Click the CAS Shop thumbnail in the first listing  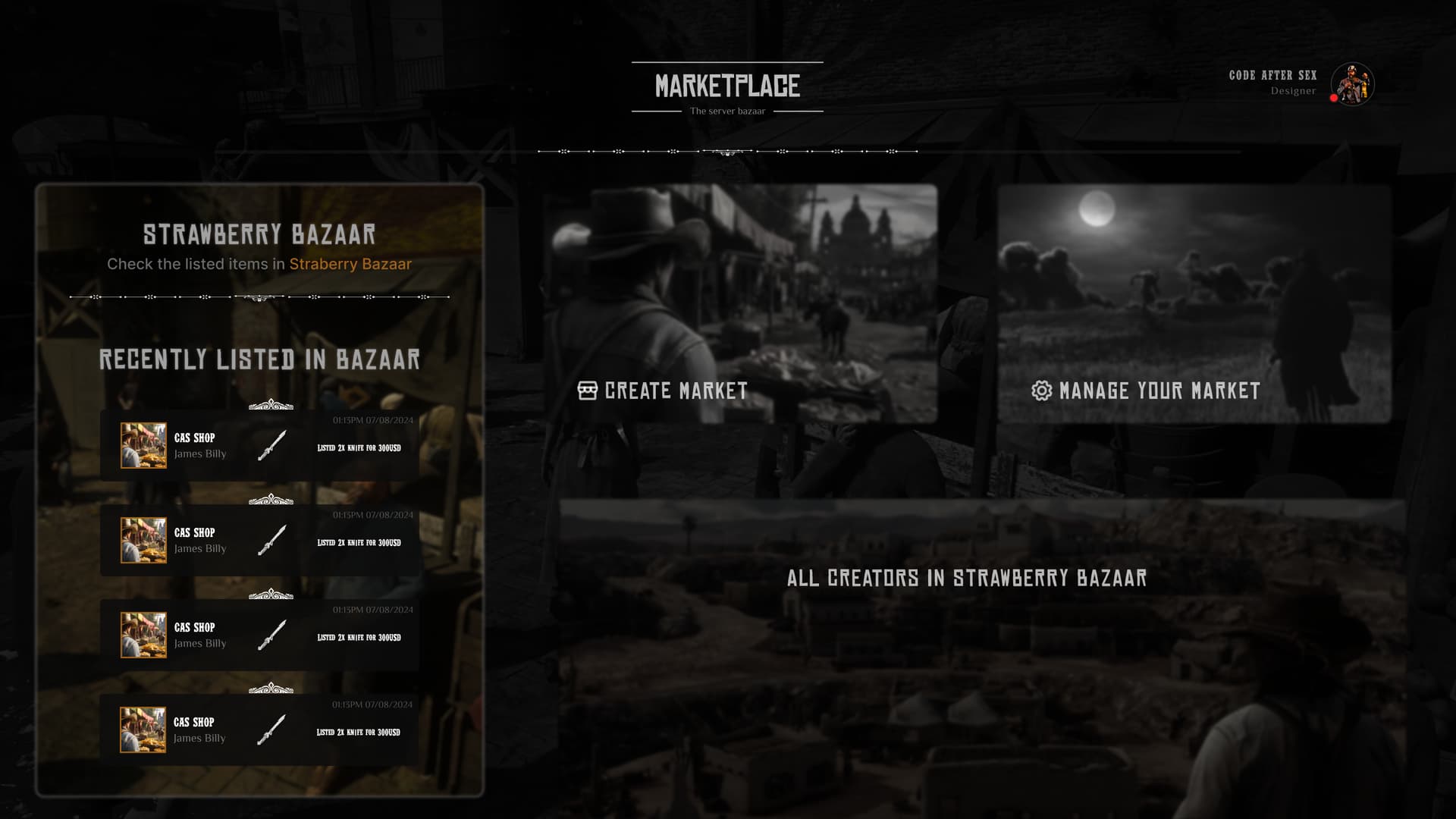(x=143, y=445)
